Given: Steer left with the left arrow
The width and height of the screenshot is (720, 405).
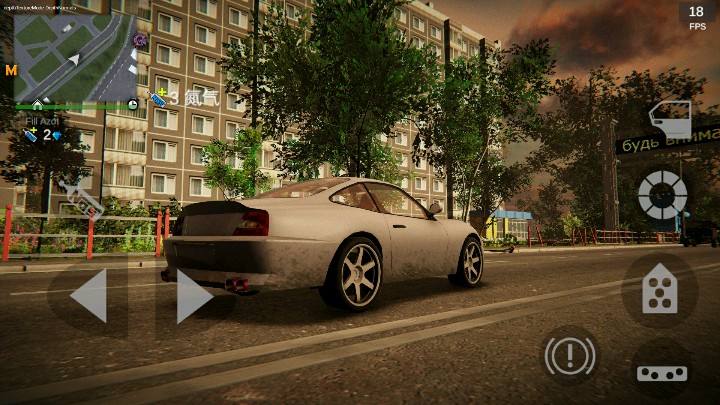Looking at the screenshot, I should pyautogui.click(x=88, y=296).
